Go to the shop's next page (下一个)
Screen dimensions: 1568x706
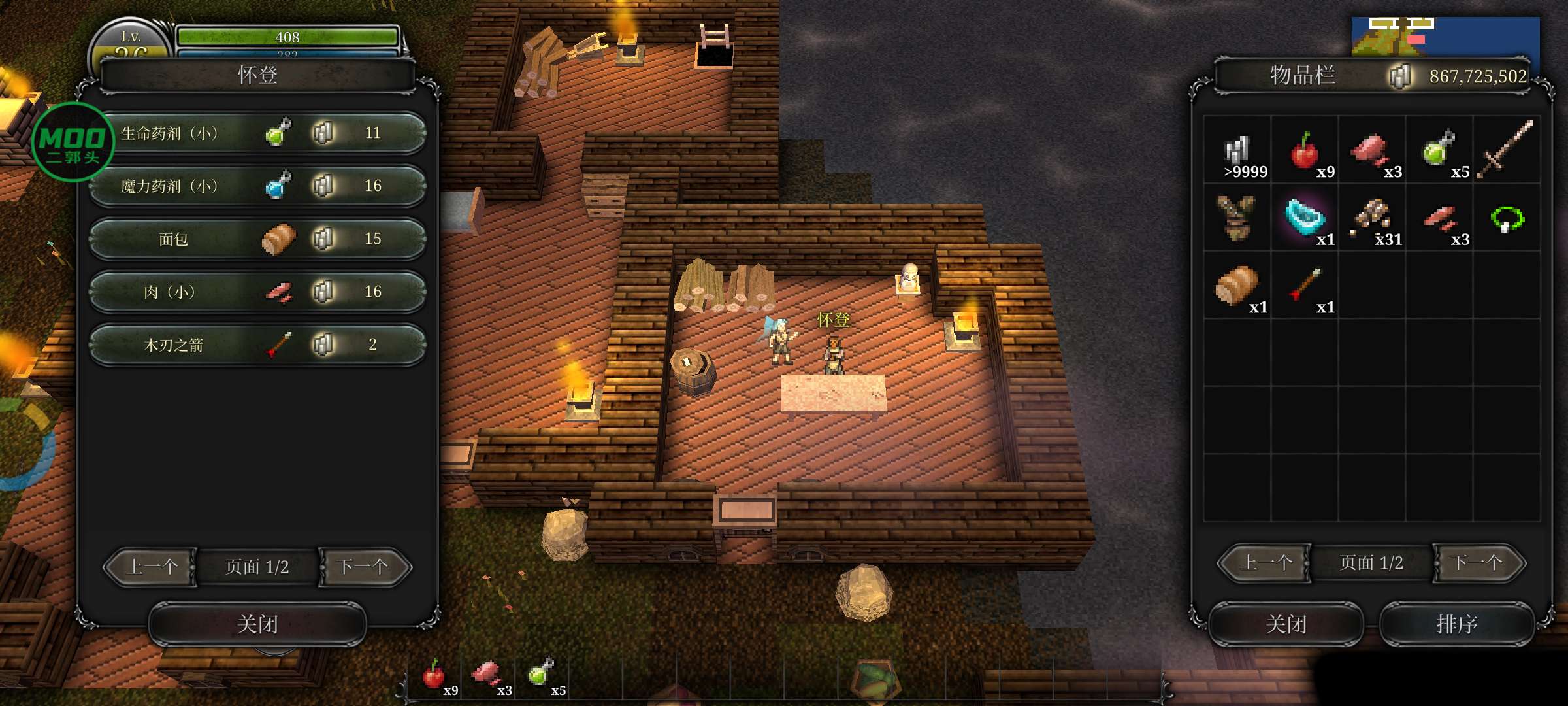[363, 567]
